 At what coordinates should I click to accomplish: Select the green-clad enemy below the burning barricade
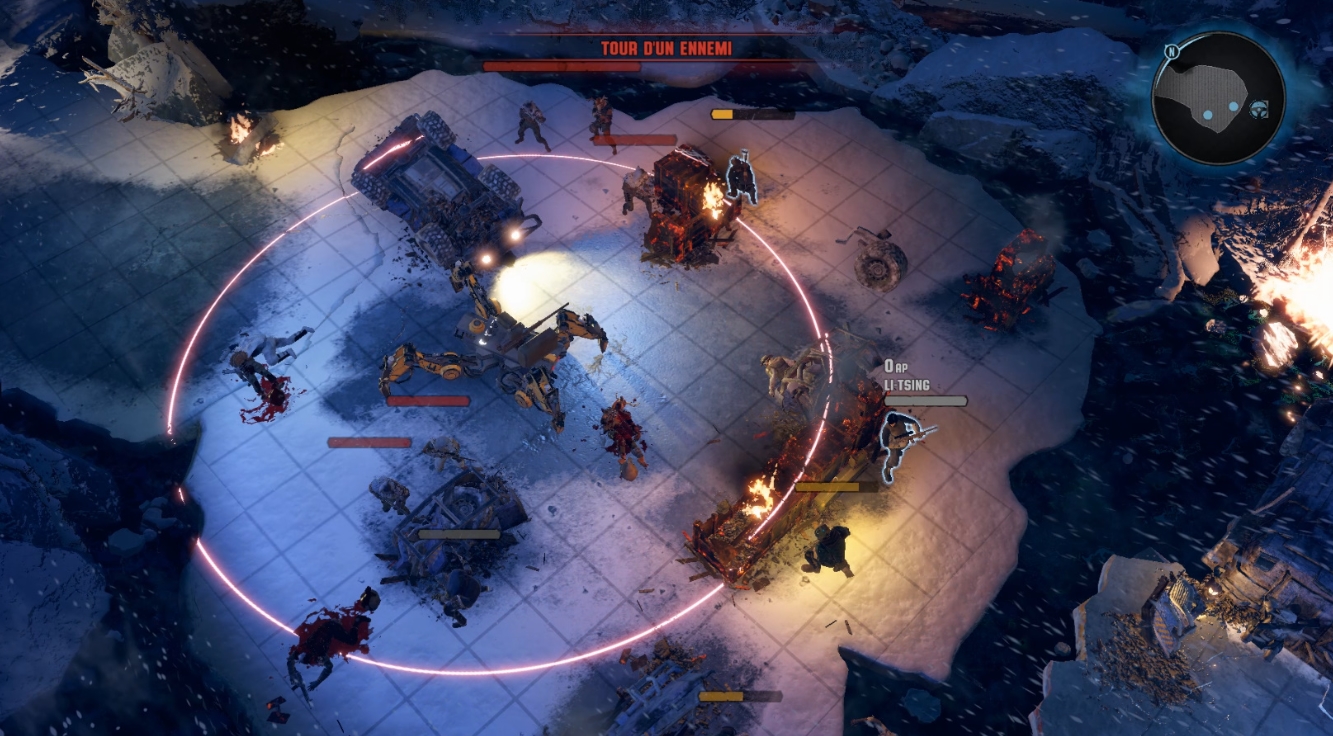tap(827, 550)
